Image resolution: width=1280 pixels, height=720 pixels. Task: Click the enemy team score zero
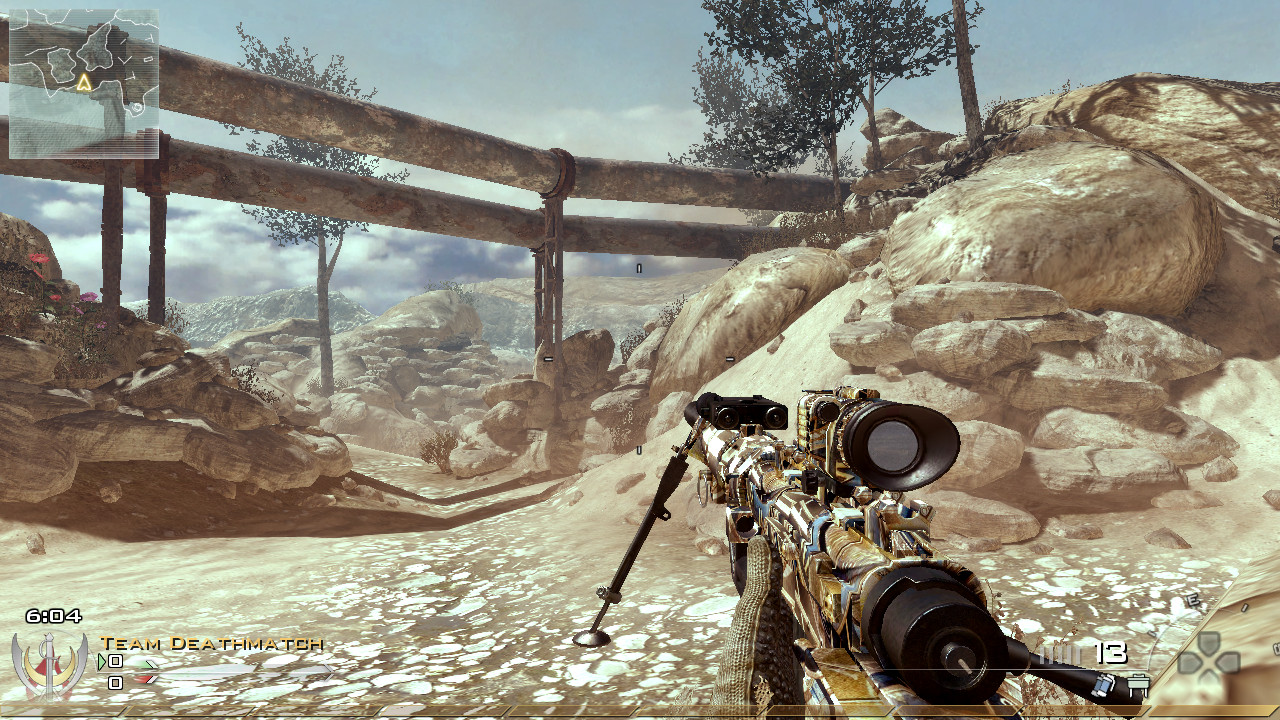pyautogui.click(x=114, y=681)
